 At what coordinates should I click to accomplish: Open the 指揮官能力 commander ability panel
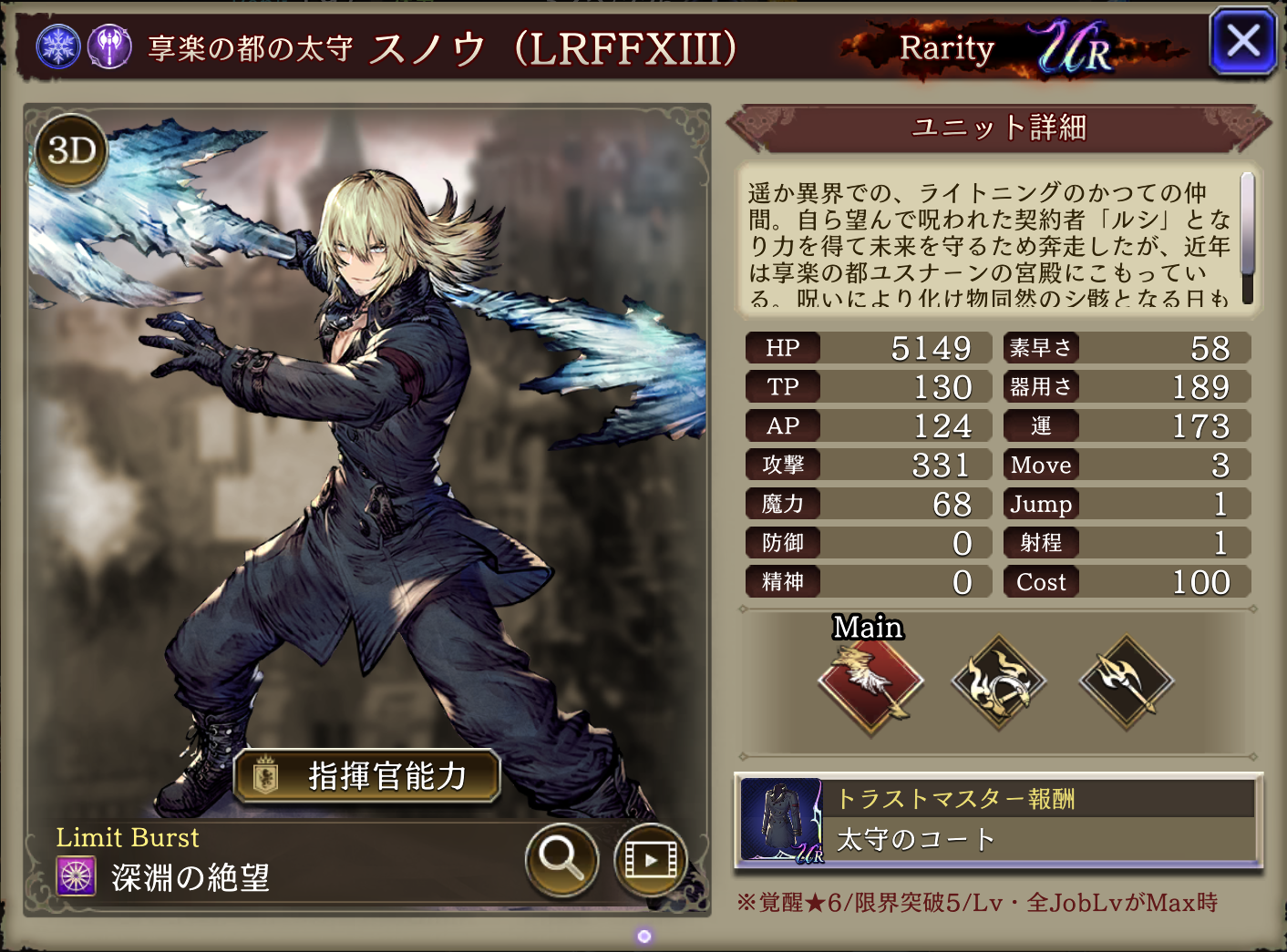click(x=366, y=776)
